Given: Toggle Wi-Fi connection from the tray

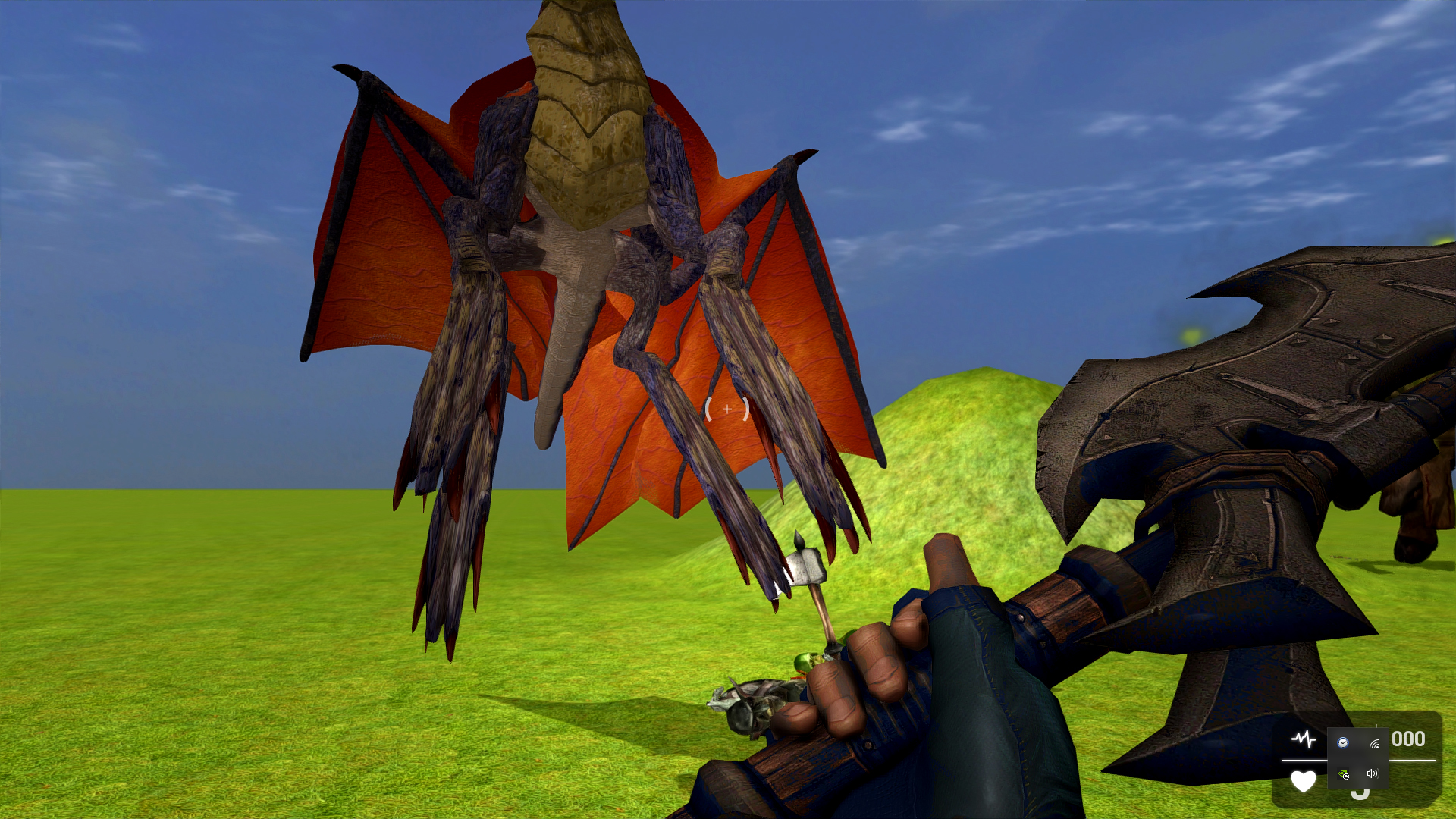Looking at the screenshot, I should pos(1374,744).
